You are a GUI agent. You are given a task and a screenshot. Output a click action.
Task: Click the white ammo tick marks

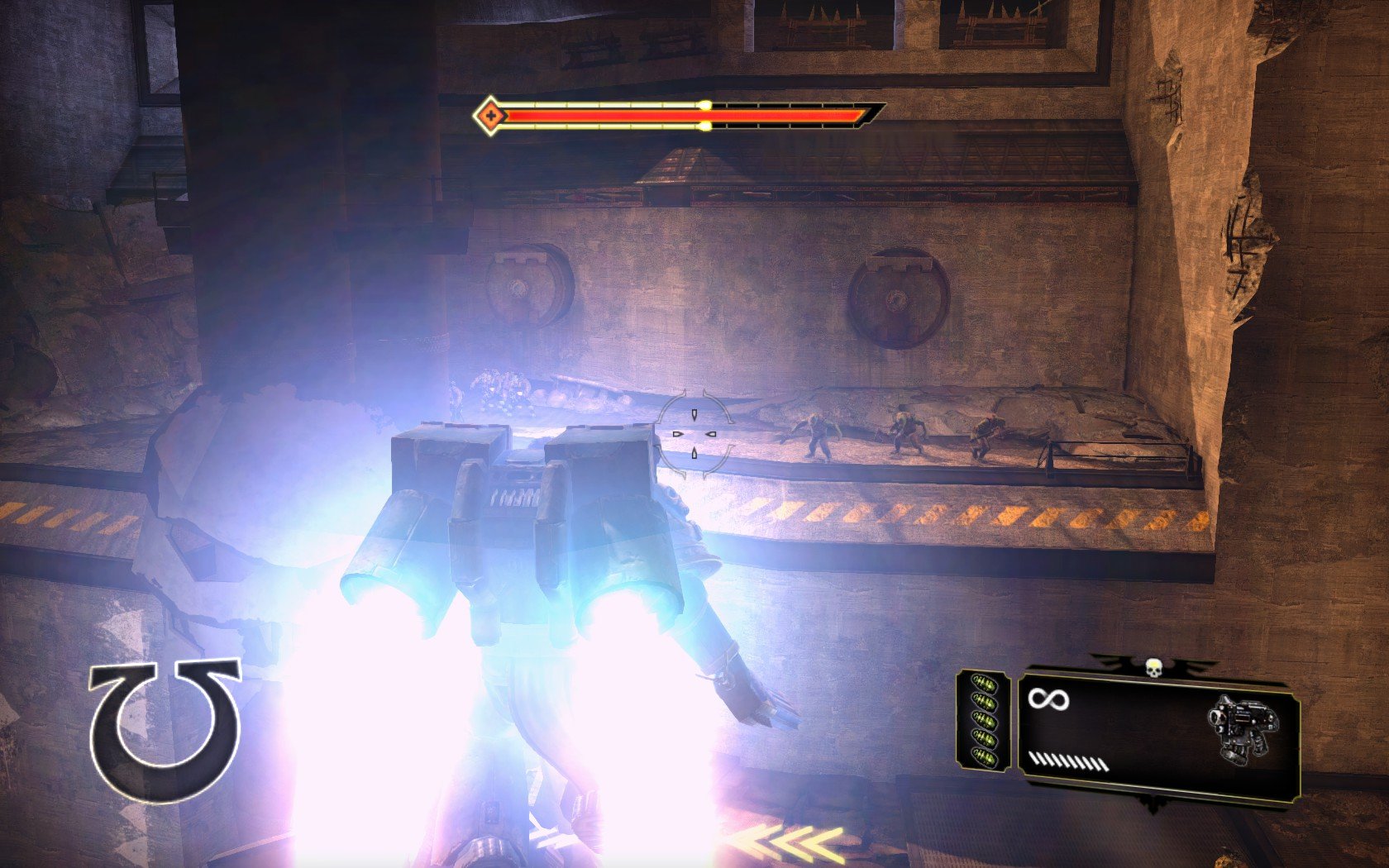[1068, 761]
